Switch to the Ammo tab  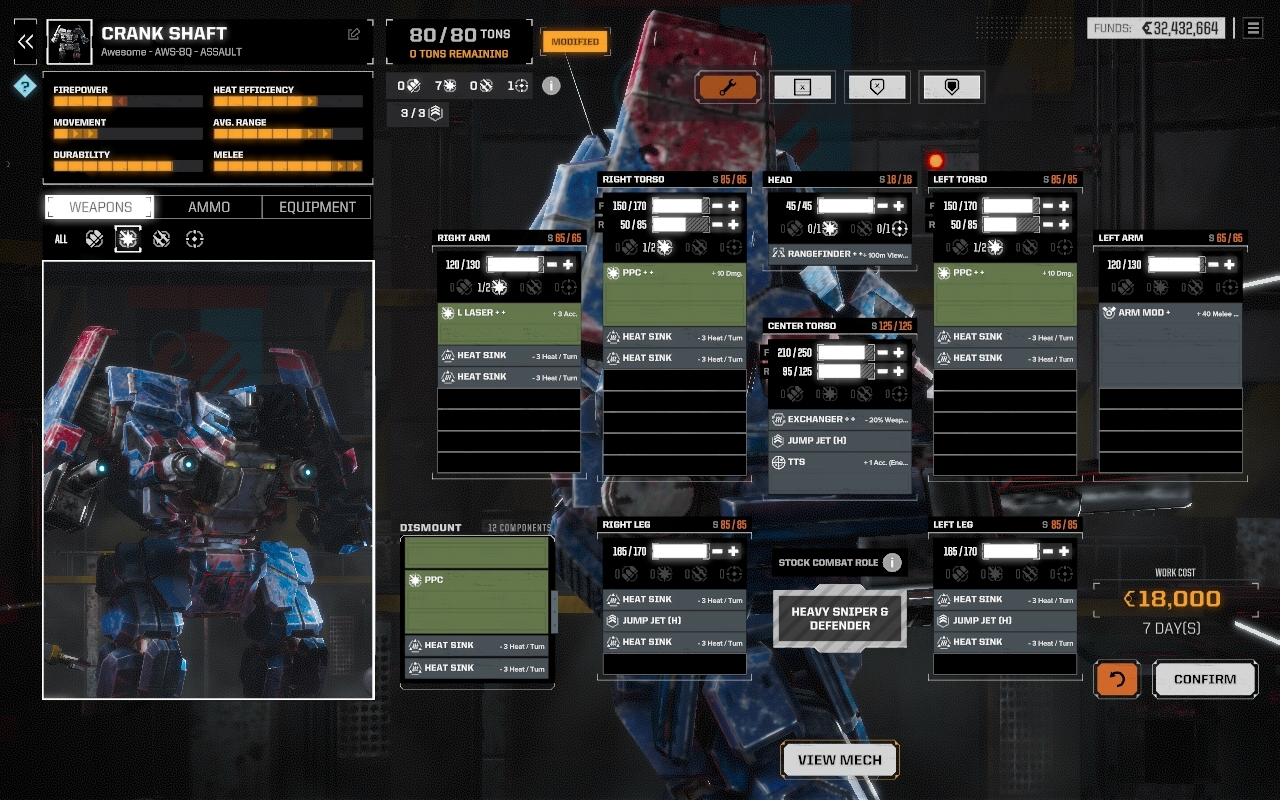[x=209, y=207]
